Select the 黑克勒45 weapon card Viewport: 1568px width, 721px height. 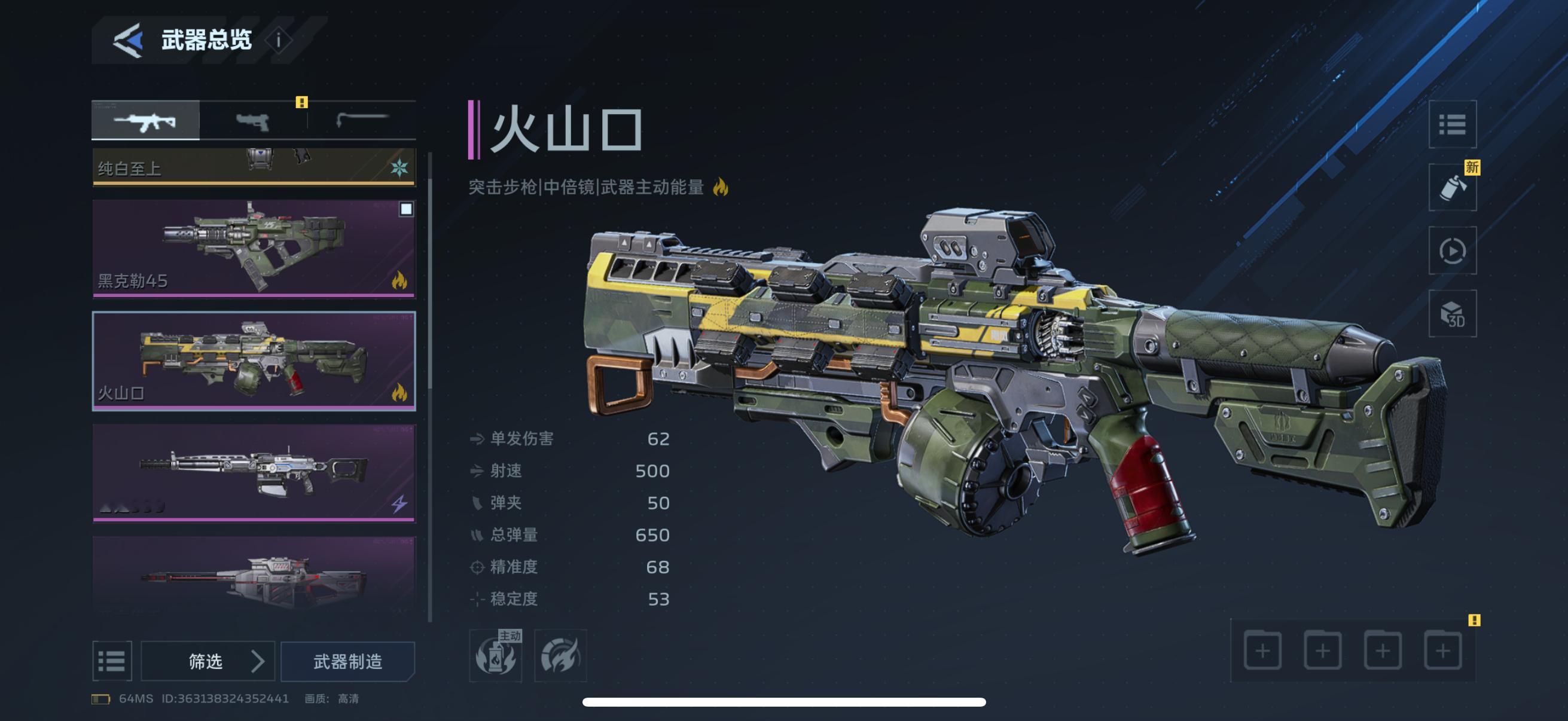click(253, 248)
